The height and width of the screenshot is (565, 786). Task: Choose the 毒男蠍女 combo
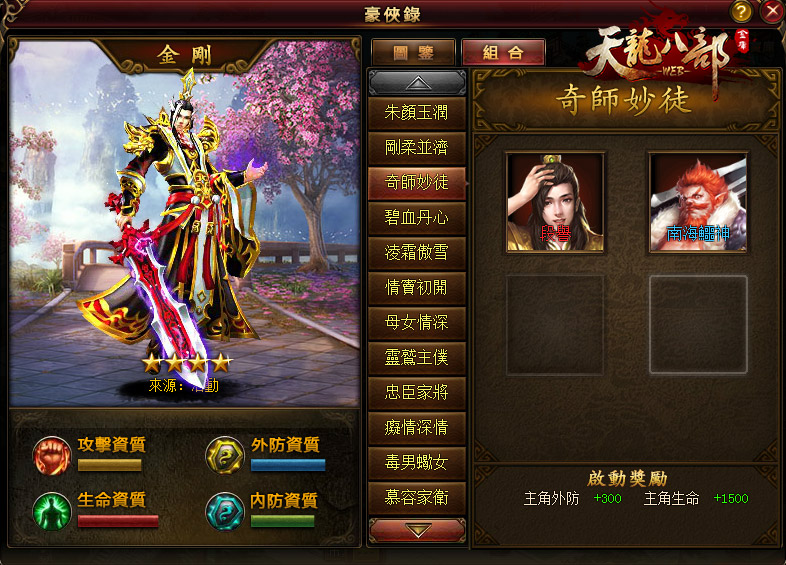click(x=417, y=462)
